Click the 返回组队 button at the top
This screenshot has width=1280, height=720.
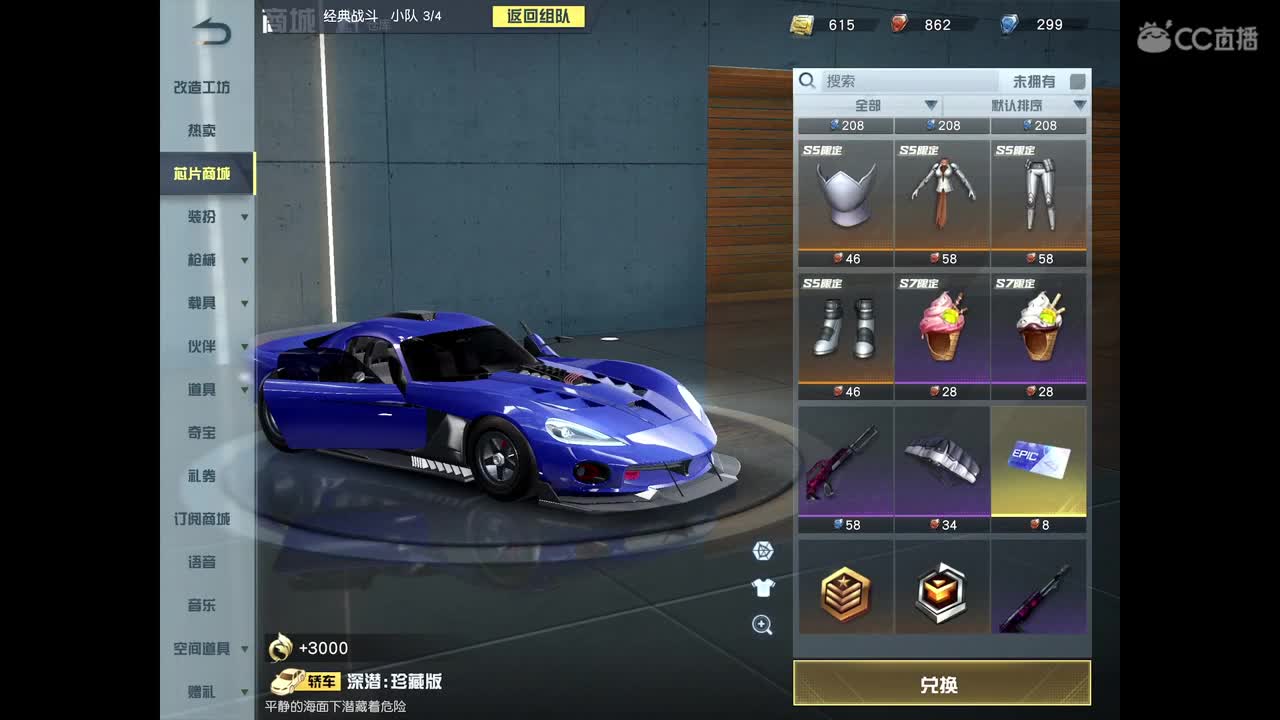pos(538,17)
